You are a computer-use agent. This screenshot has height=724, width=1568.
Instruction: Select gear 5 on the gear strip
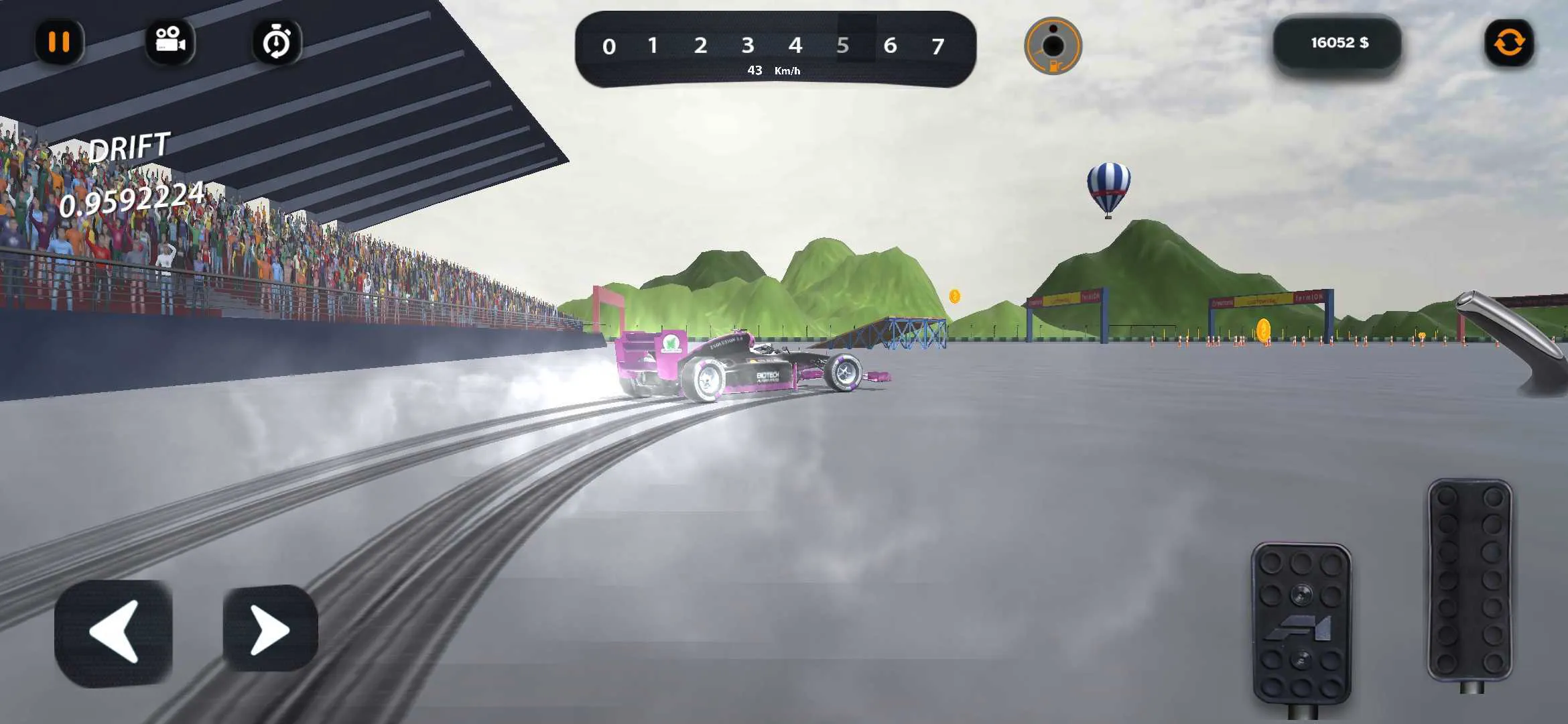842,46
